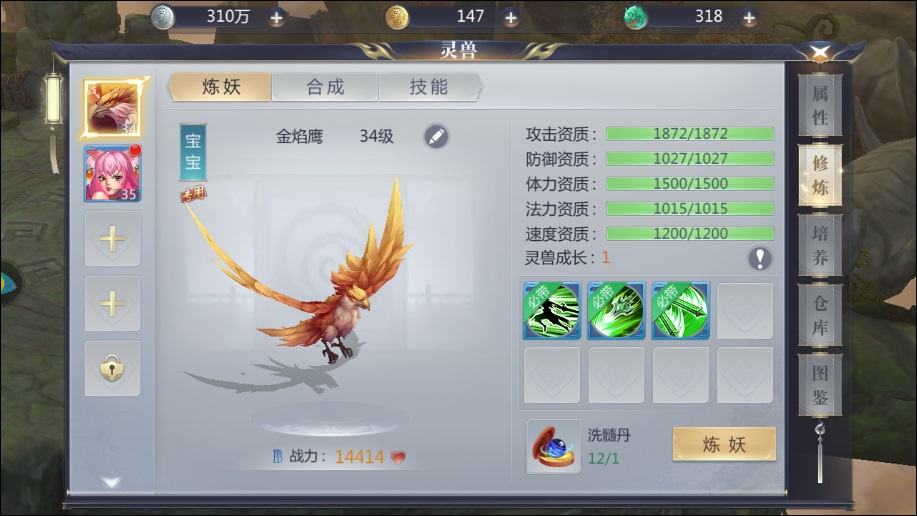Go to the 仓库 side tab
This screenshot has width=917, height=516.
(x=820, y=316)
